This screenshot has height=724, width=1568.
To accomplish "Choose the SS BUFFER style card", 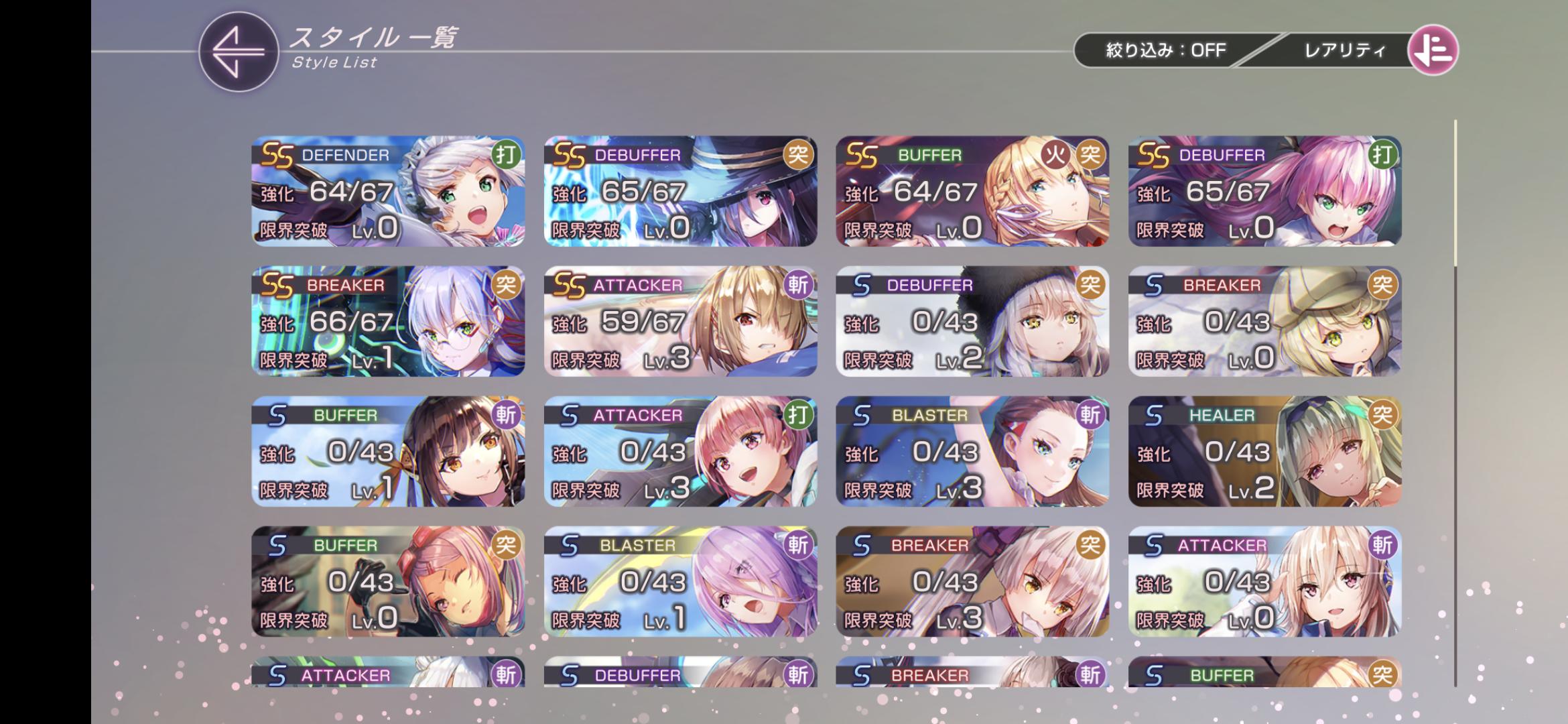I will [x=972, y=191].
